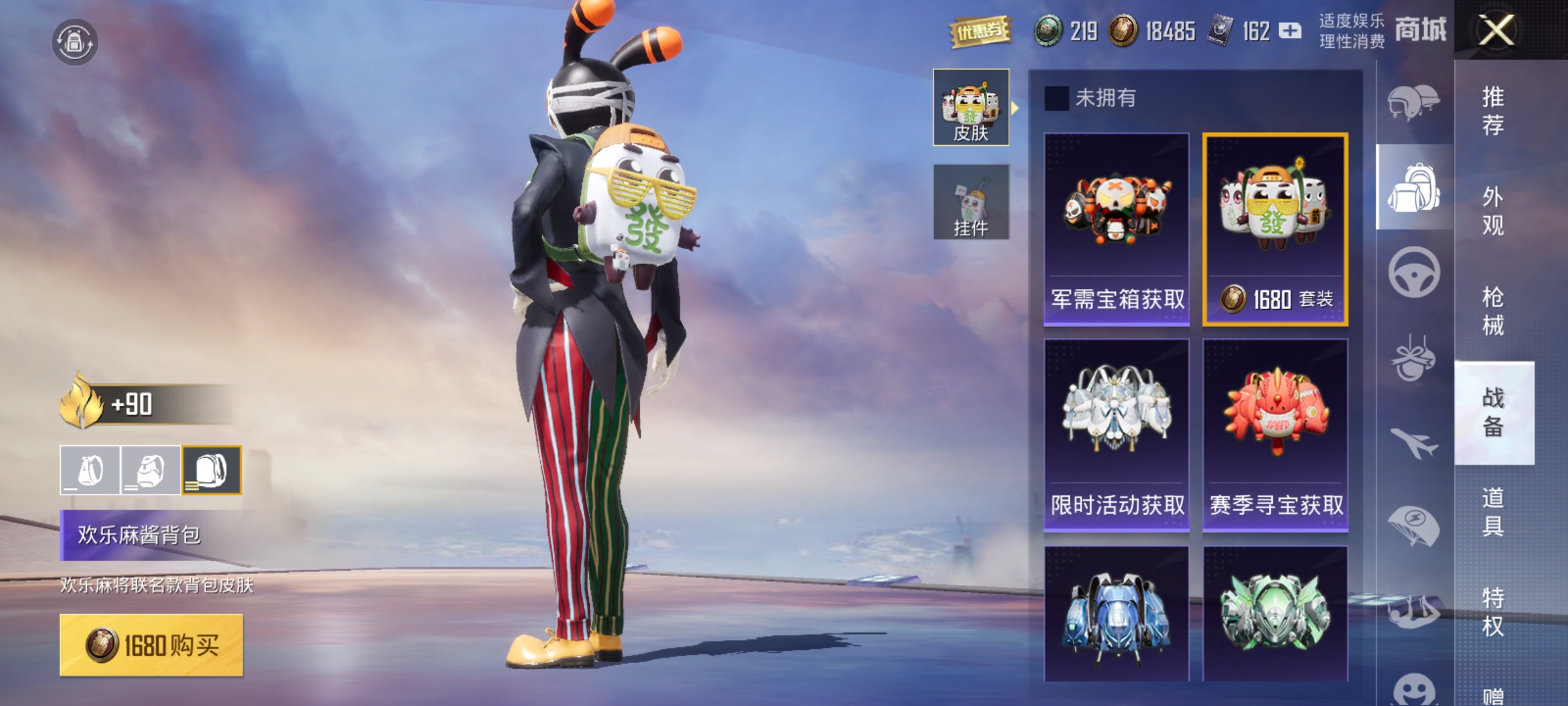The width and height of the screenshot is (1568, 706).
Task: Switch to the 皮肤 sub-tab
Action: point(971,107)
